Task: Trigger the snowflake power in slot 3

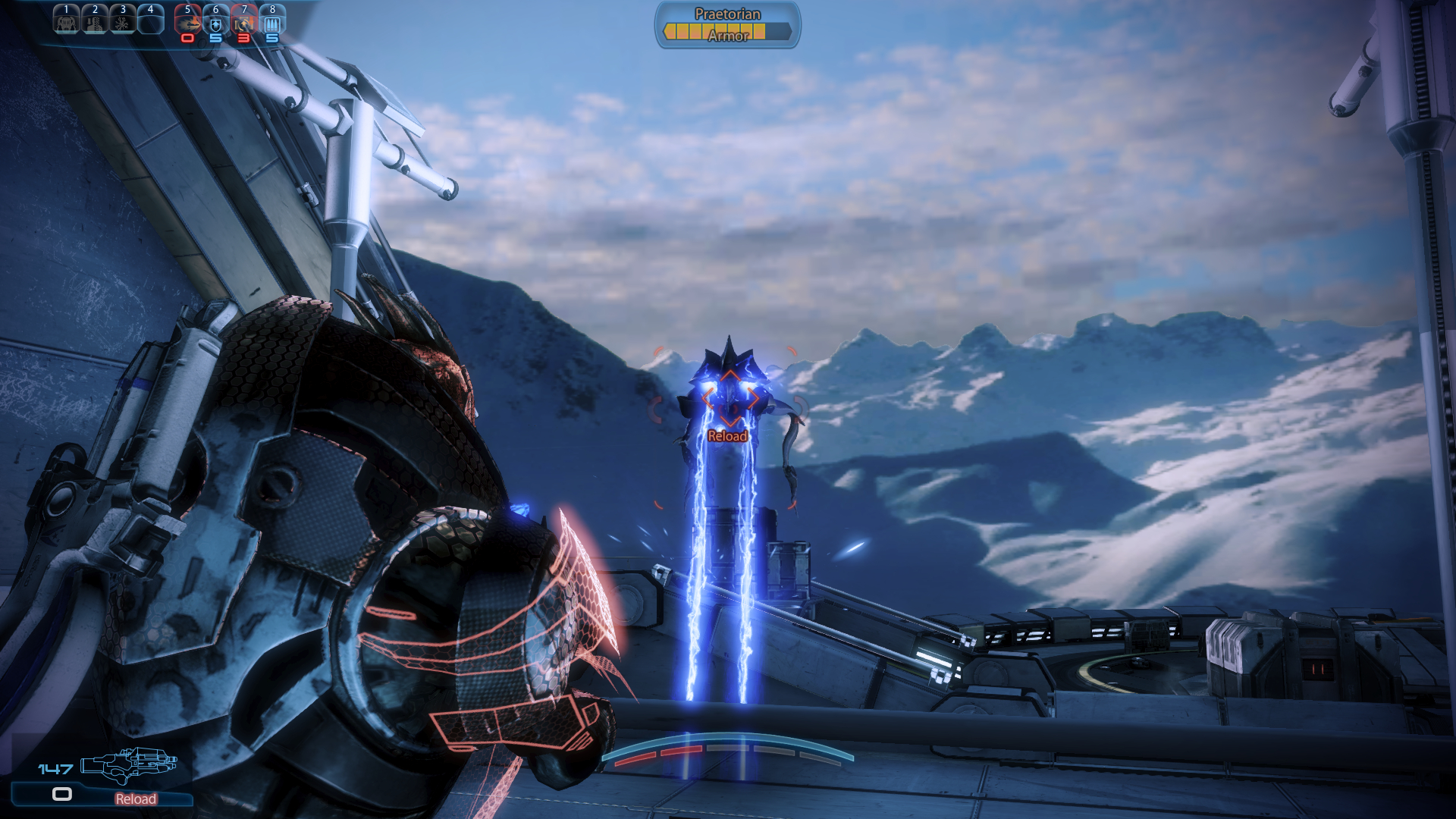Action: [123, 21]
